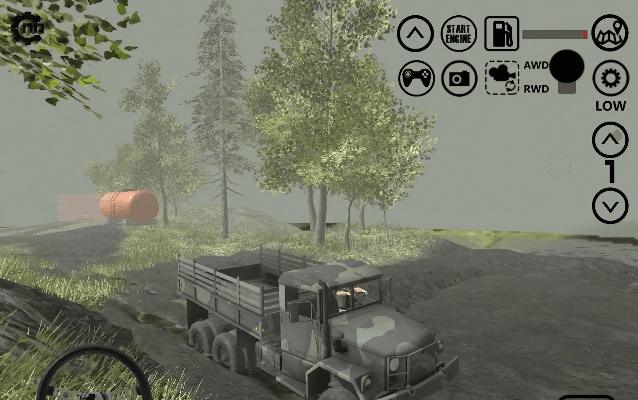
Task: Take a screenshot with the camera icon
Action: point(459,78)
